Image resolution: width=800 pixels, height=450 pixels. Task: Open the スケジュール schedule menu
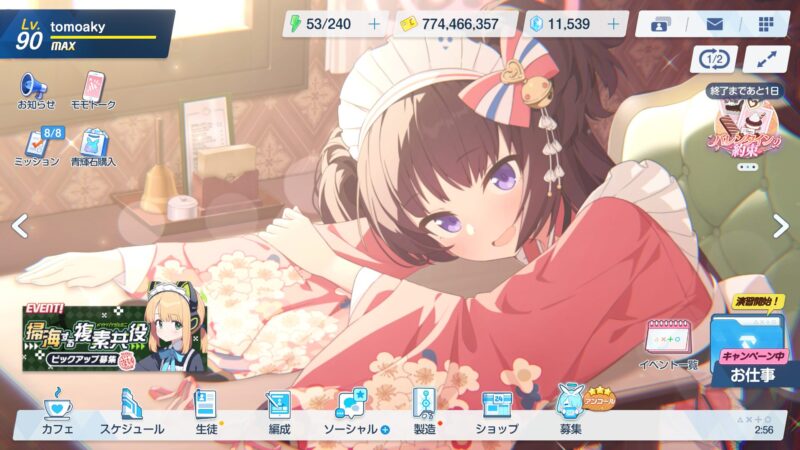131,412
